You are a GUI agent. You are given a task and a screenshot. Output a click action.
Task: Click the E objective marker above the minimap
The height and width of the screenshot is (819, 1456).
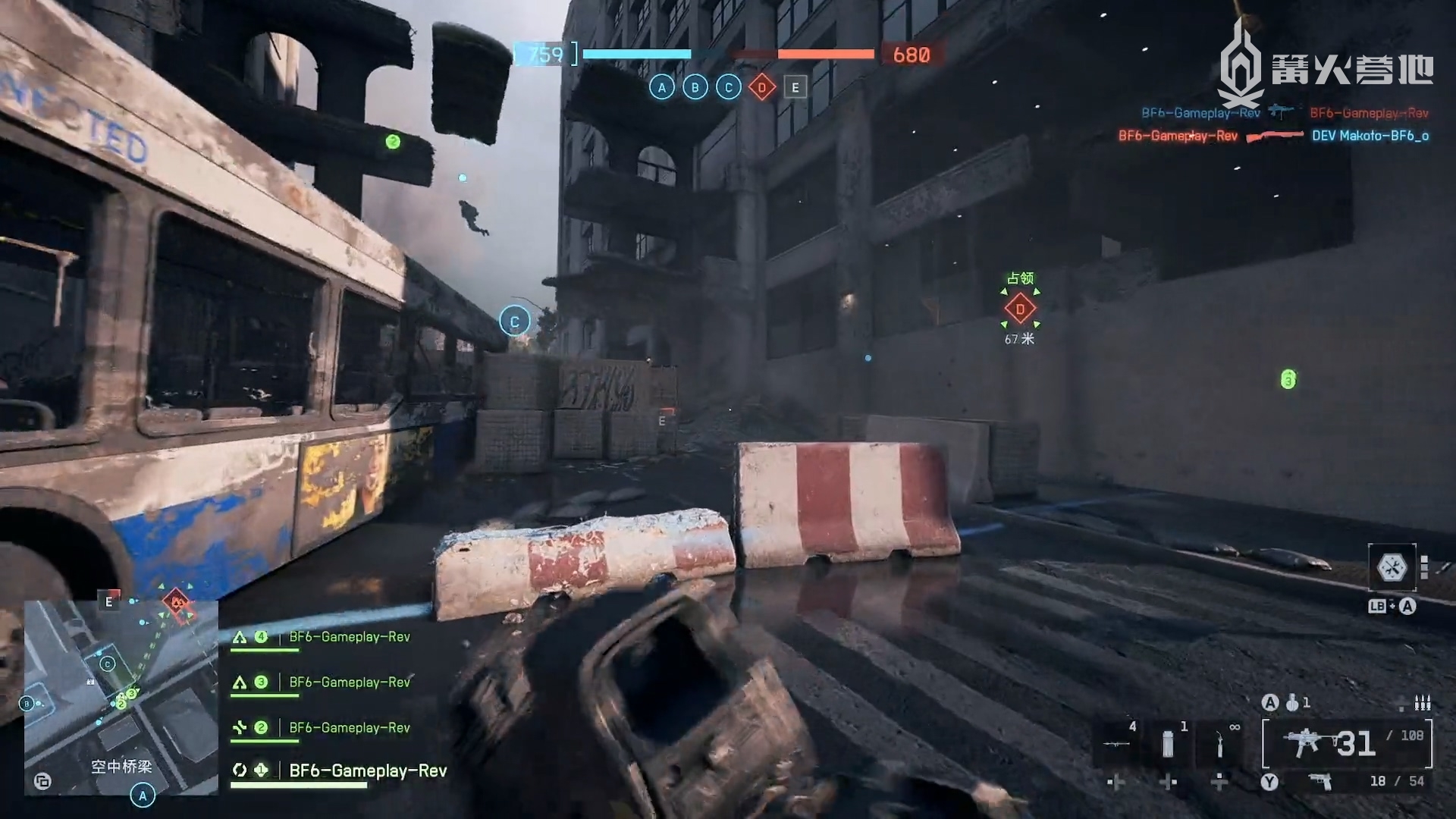tap(109, 601)
